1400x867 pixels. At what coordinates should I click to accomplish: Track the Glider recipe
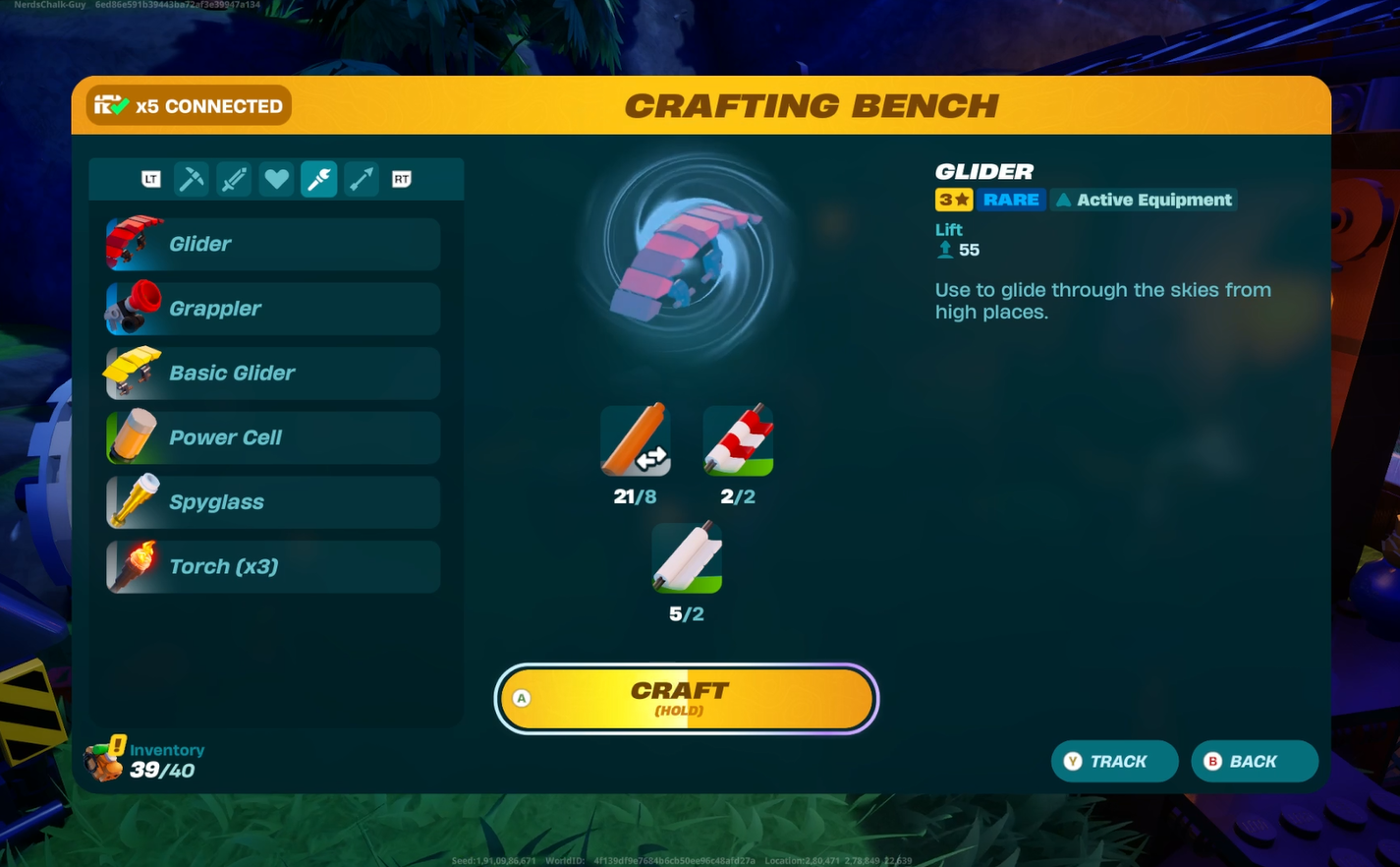[x=1114, y=762]
